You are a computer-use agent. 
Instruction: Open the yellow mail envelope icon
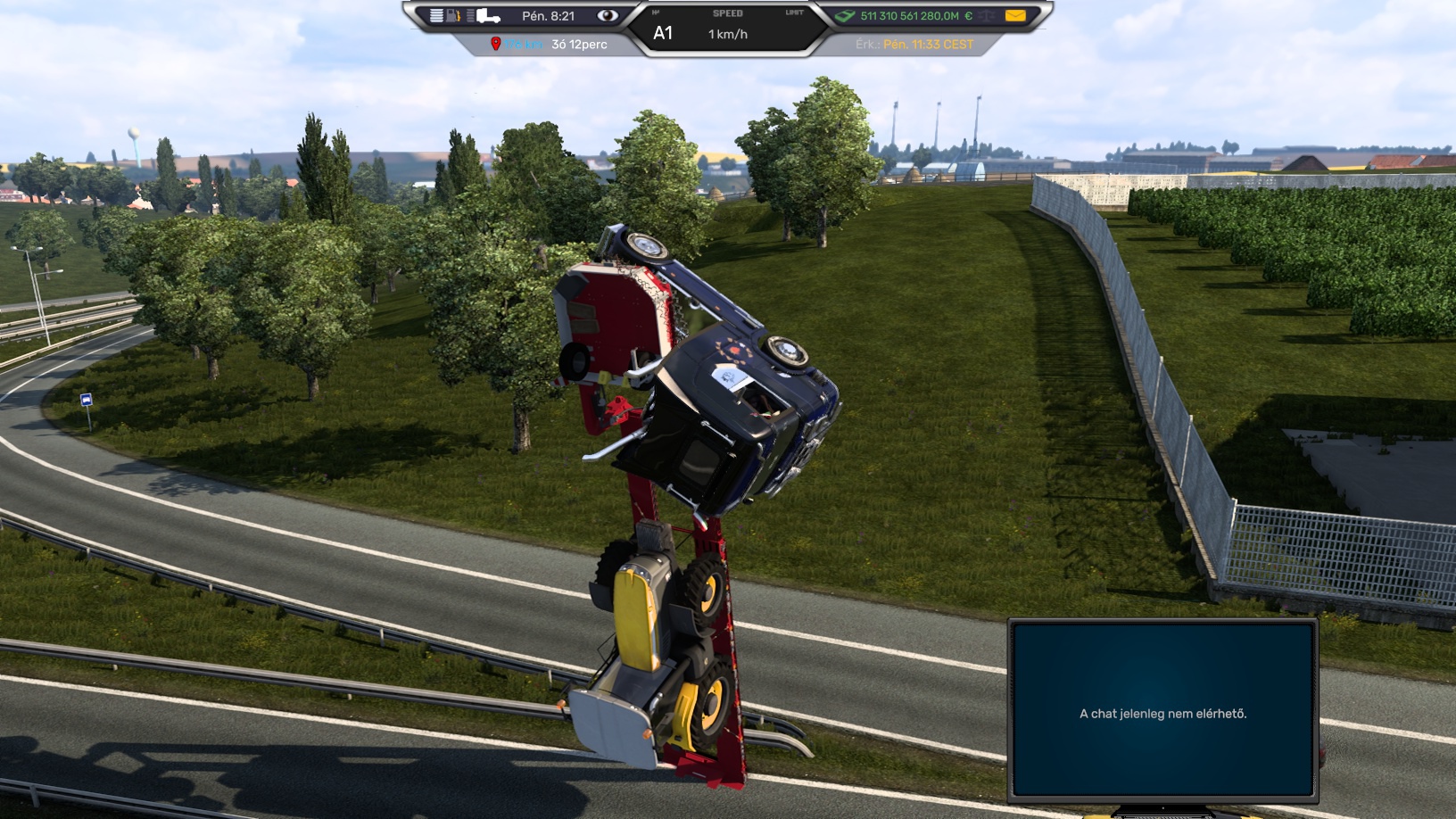point(1014,15)
